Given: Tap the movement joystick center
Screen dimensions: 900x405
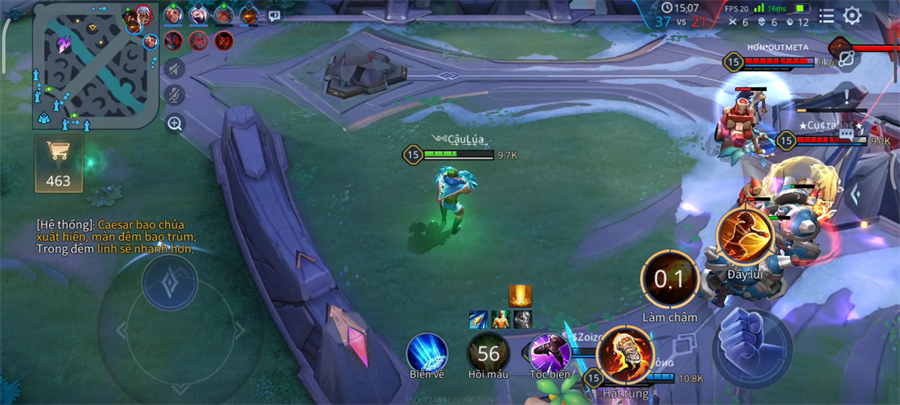Looking at the screenshot, I should (x=169, y=285).
